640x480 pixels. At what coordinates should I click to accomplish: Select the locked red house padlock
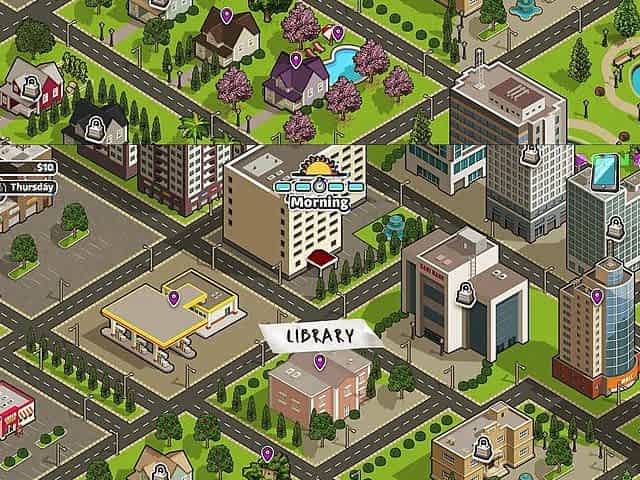point(28,87)
